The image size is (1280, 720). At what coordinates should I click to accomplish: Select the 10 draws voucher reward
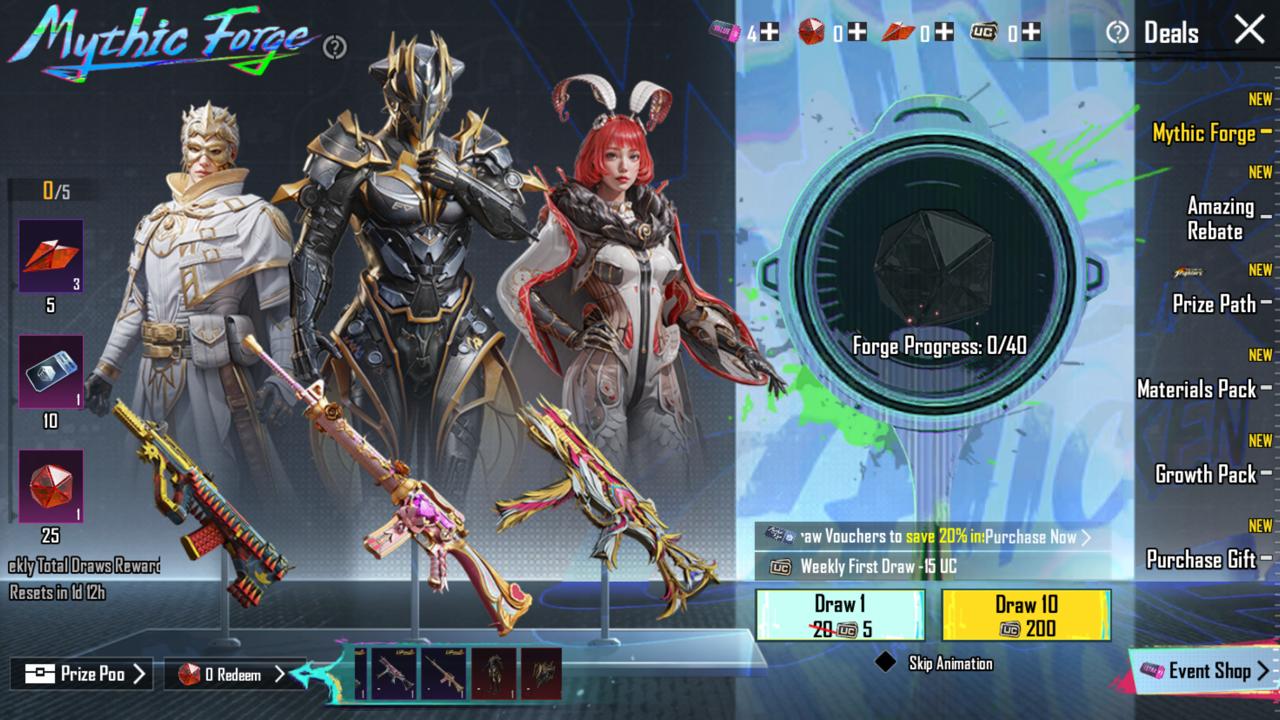click(x=50, y=372)
